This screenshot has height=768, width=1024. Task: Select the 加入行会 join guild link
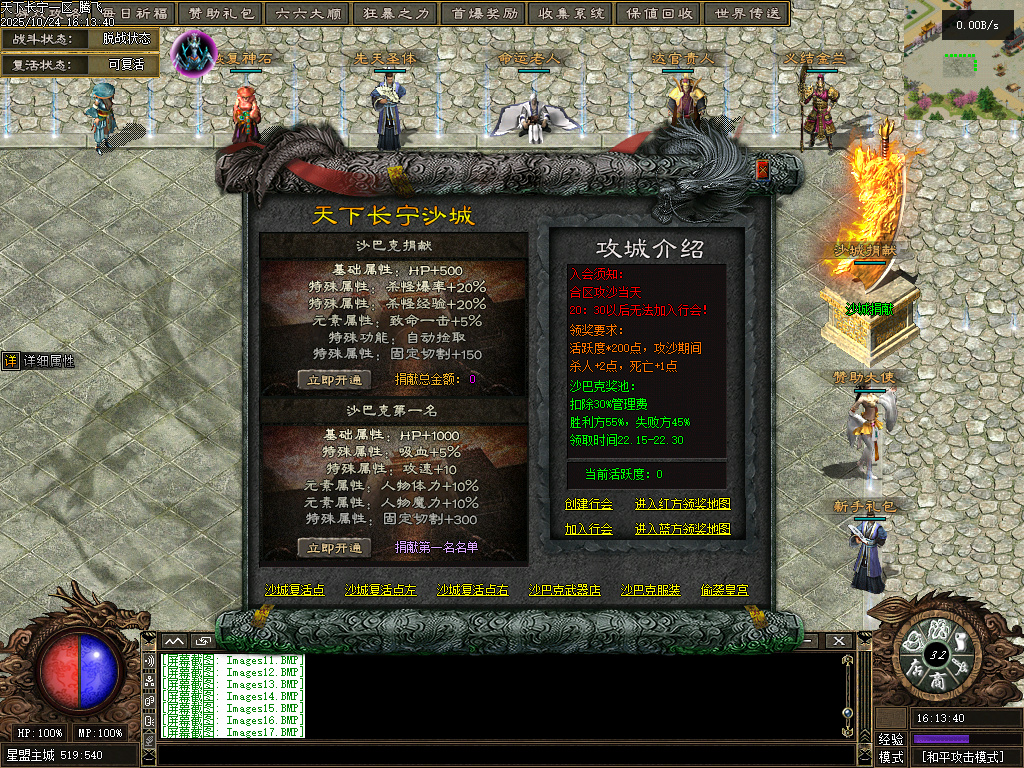(588, 529)
